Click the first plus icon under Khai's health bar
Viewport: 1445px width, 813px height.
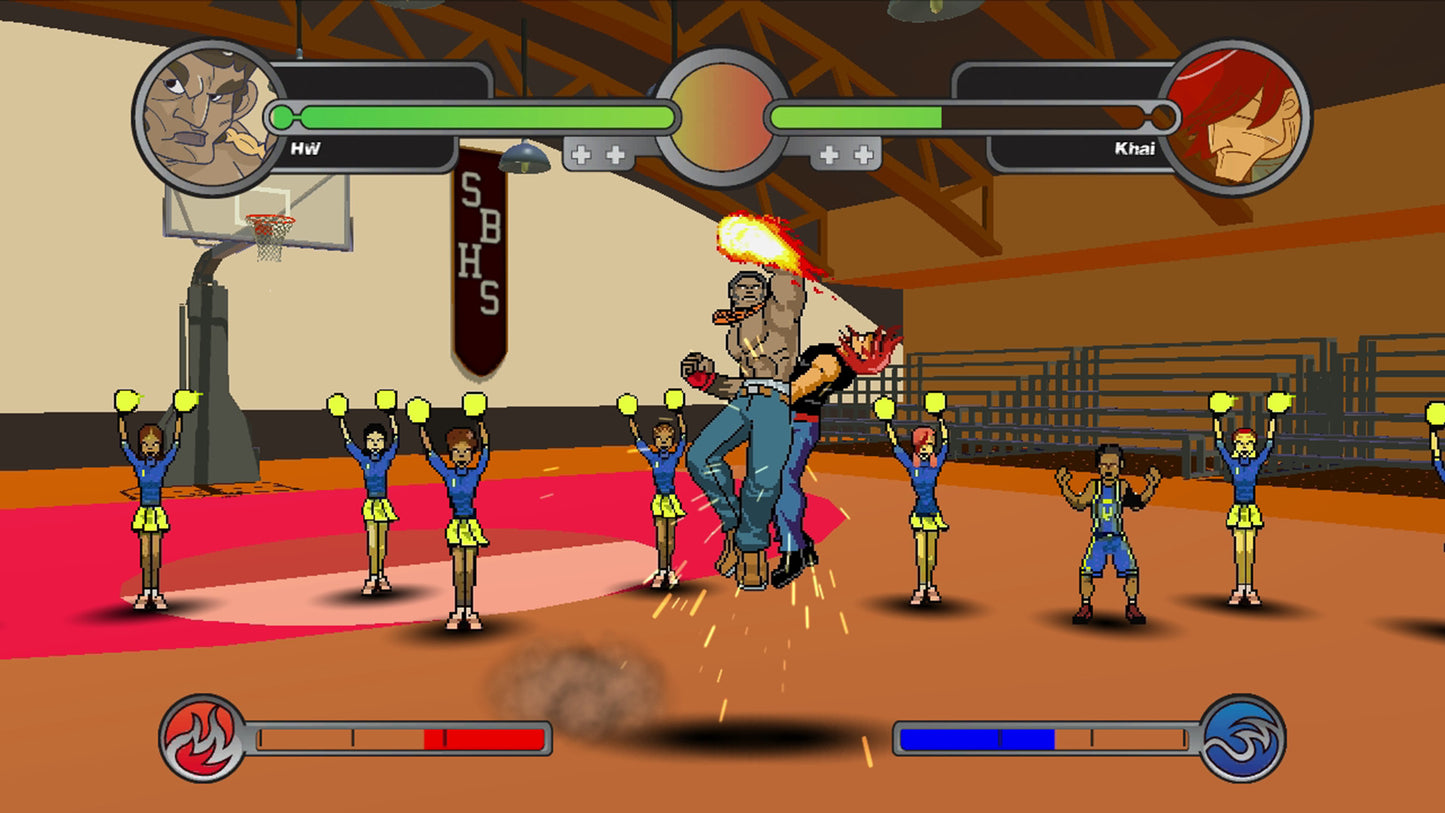pyautogui.click(x=828, y=153)
